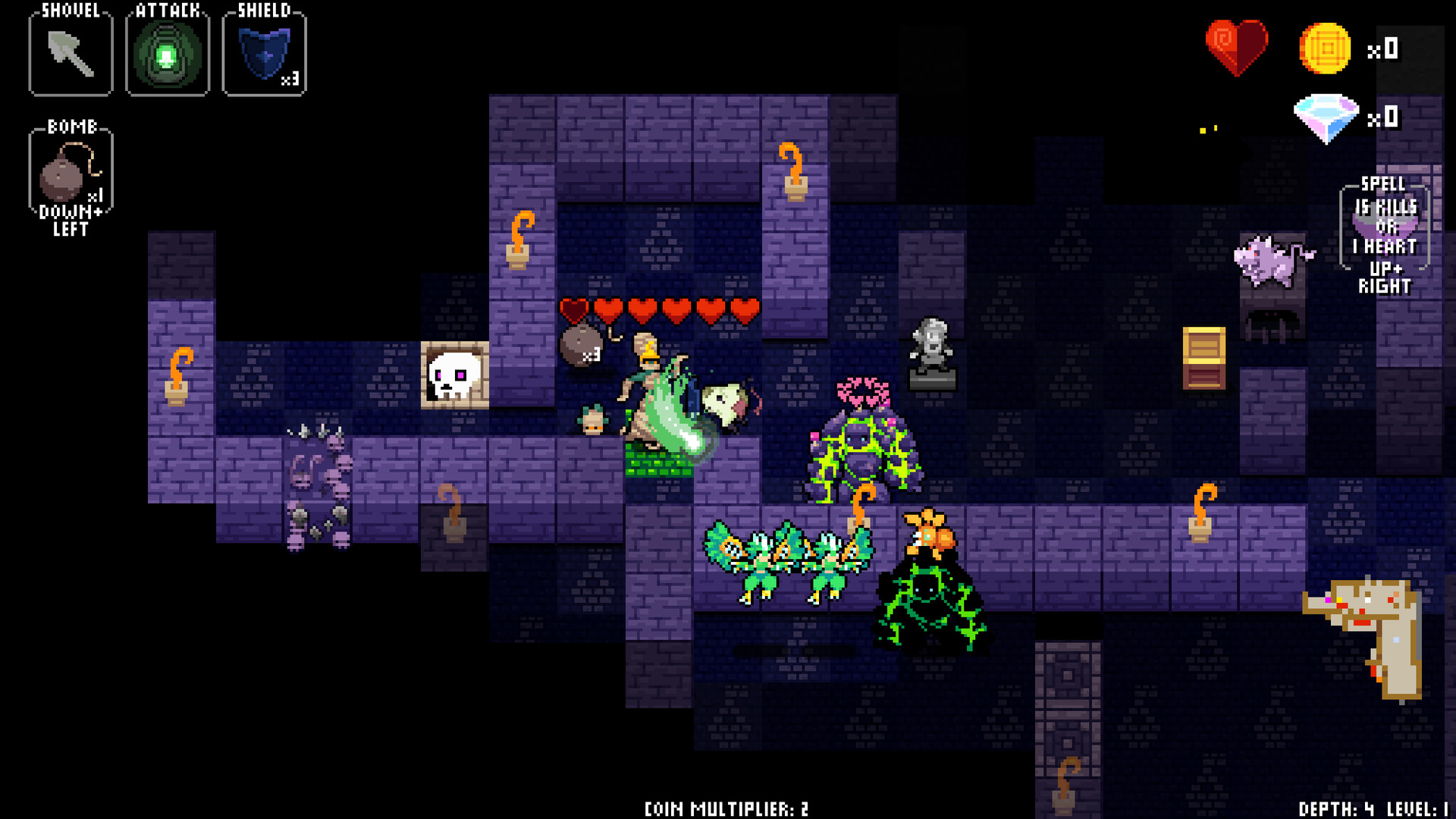Click the Attack torch icon
Image resolution: width=1456 pixels, height=819 pixels.
pos(167,53)
